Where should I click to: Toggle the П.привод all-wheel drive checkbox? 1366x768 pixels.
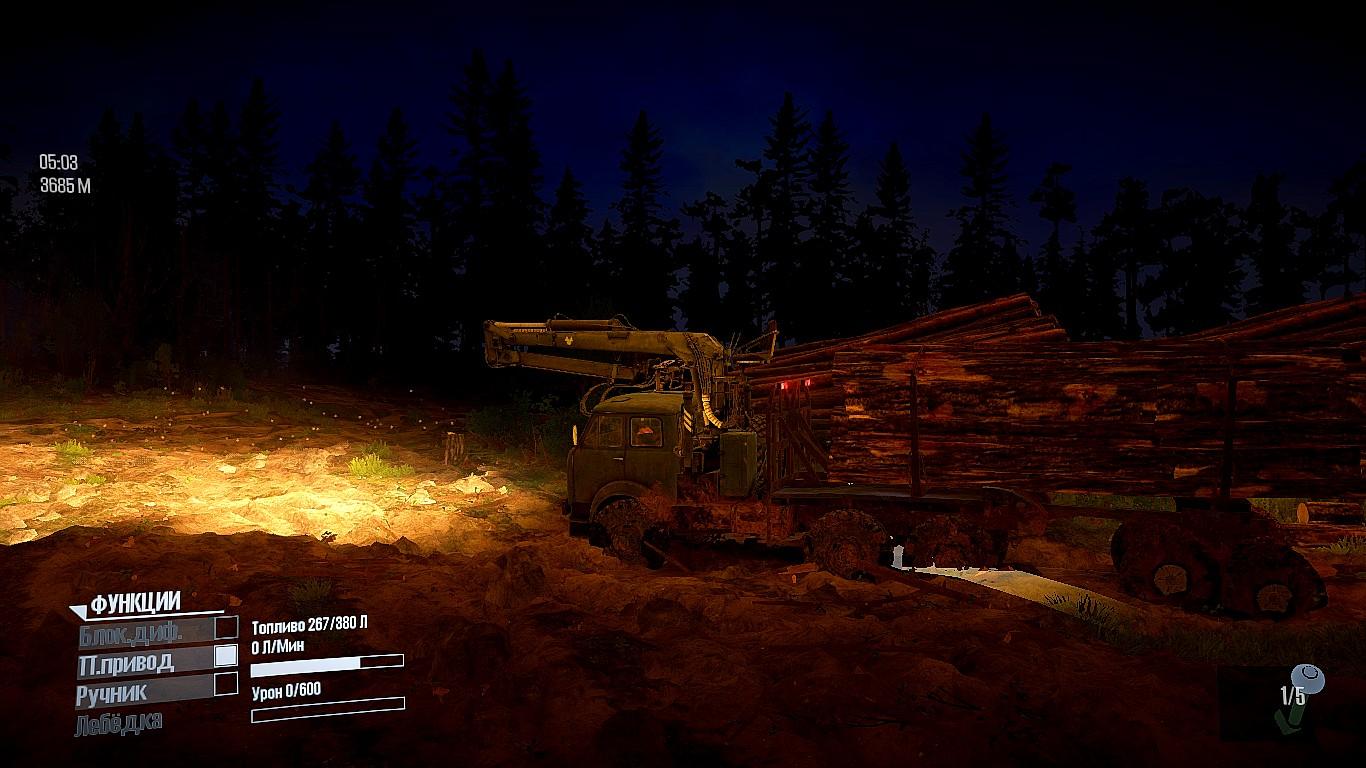(x=227, y=656)
